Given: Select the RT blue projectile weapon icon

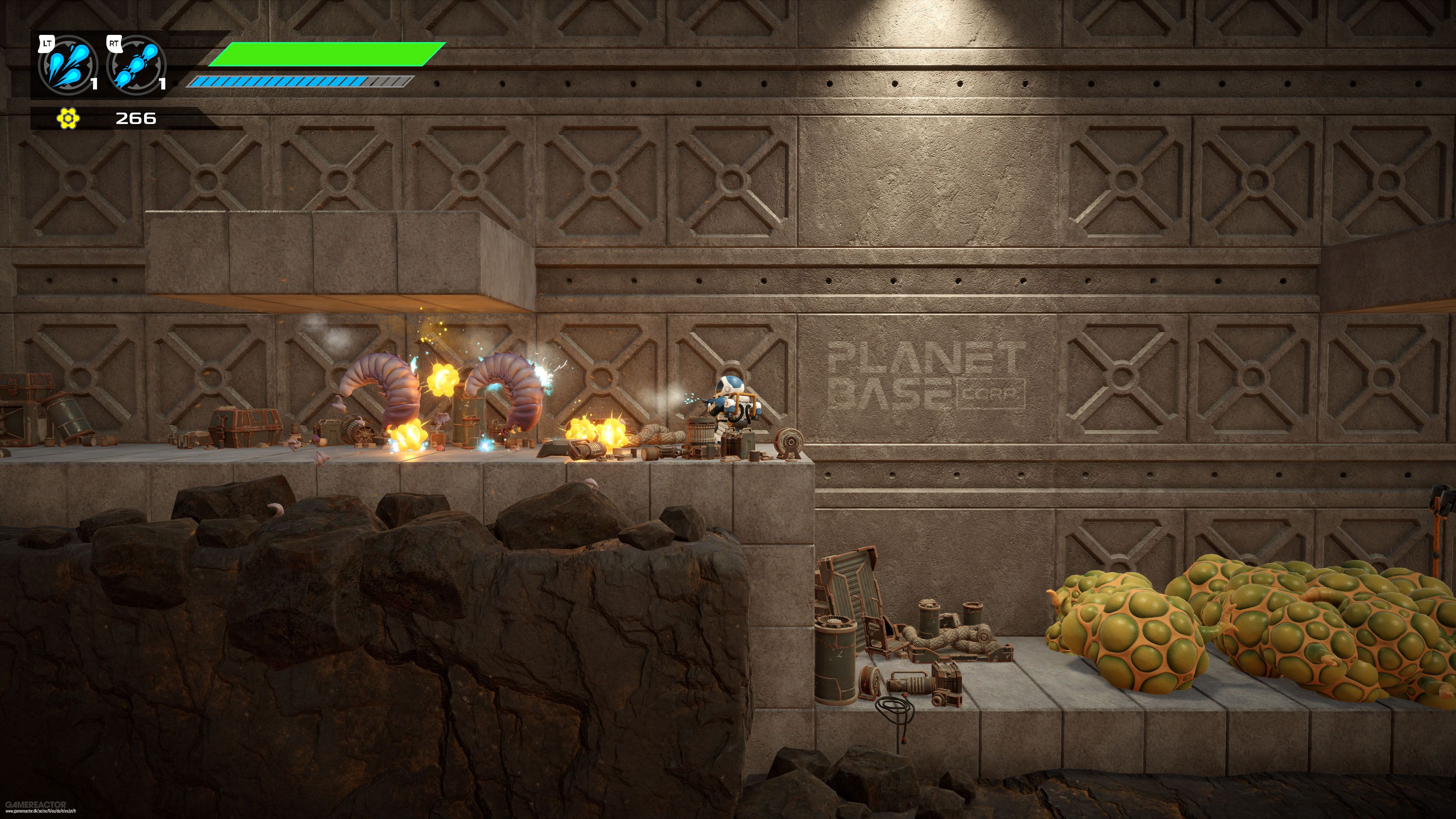Looking at the screenshot, I should (x=136, y=67).
